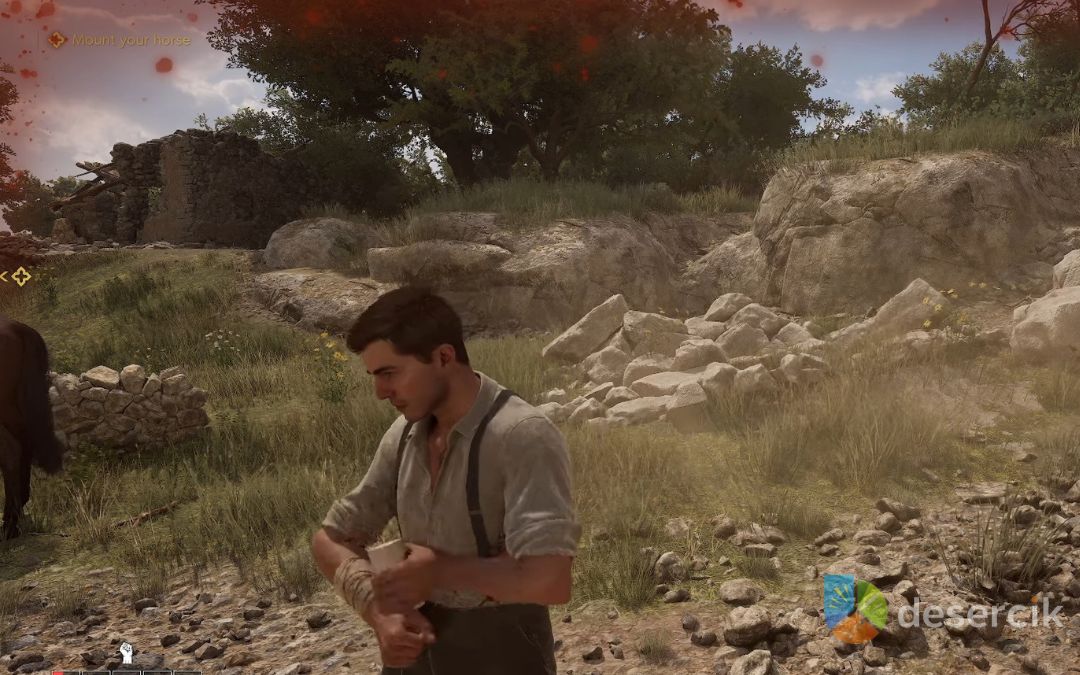The image size is (1080, 675).
Task: Select the white fist weapon icon
Action: pyautogui.click(x=127, y=654)
